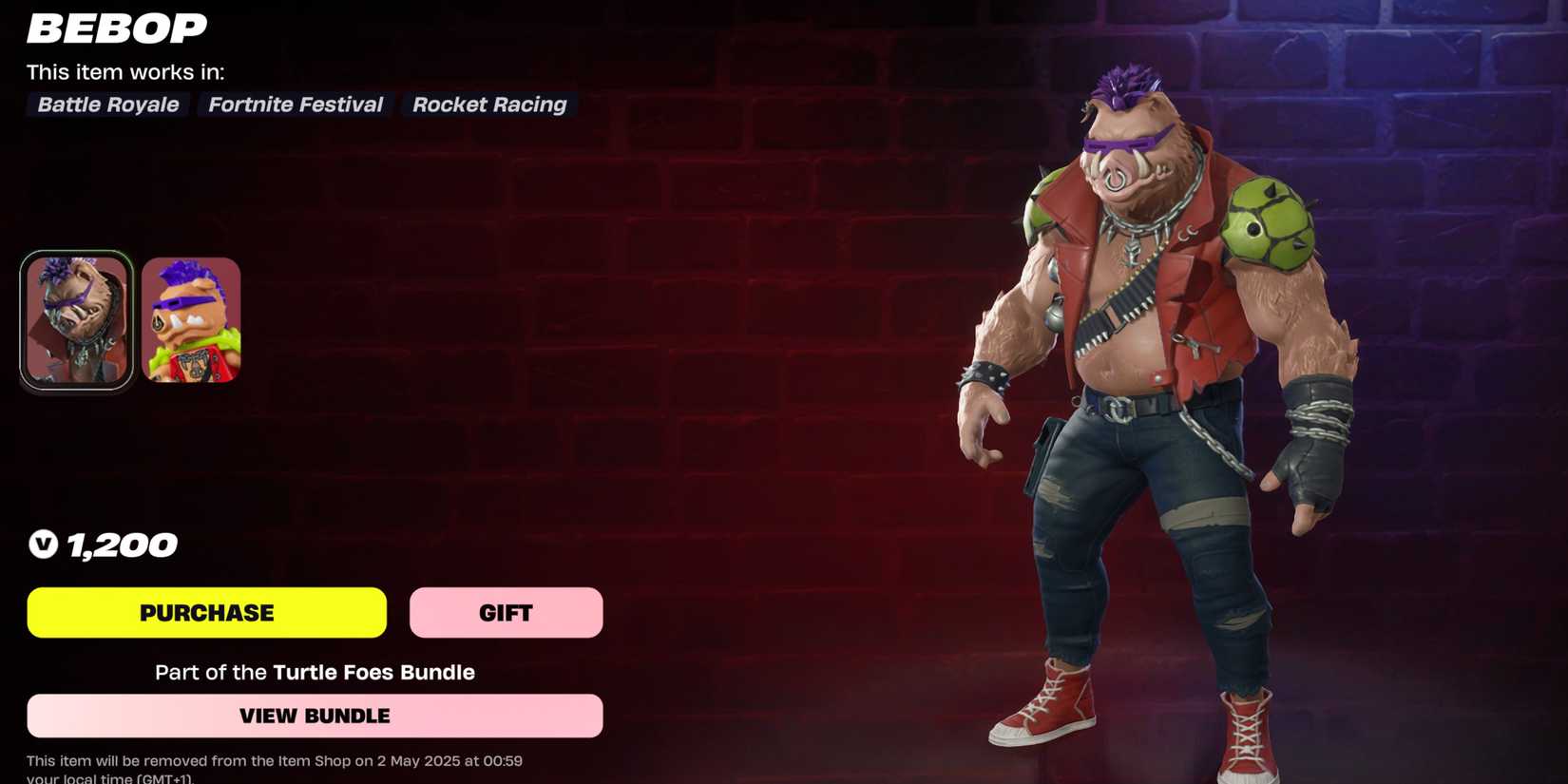
Task: Click the item removal date notice text
Action: 275,761
